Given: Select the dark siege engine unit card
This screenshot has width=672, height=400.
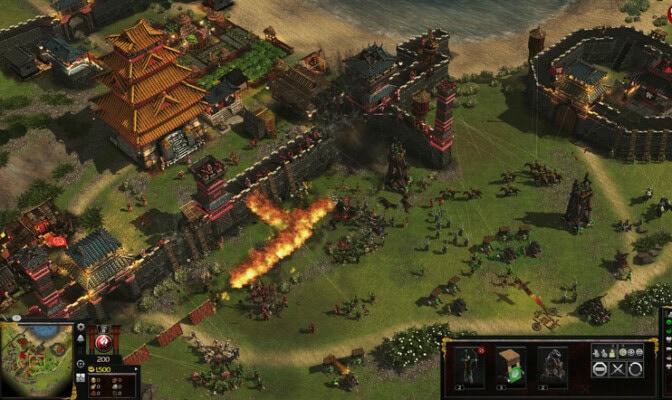Looking at the screenshot, I should (x=553, y=365).
